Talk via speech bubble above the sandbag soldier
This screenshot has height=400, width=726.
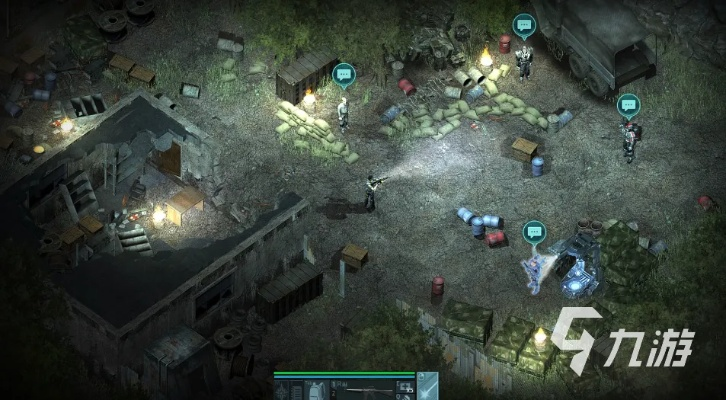(344, 73)
